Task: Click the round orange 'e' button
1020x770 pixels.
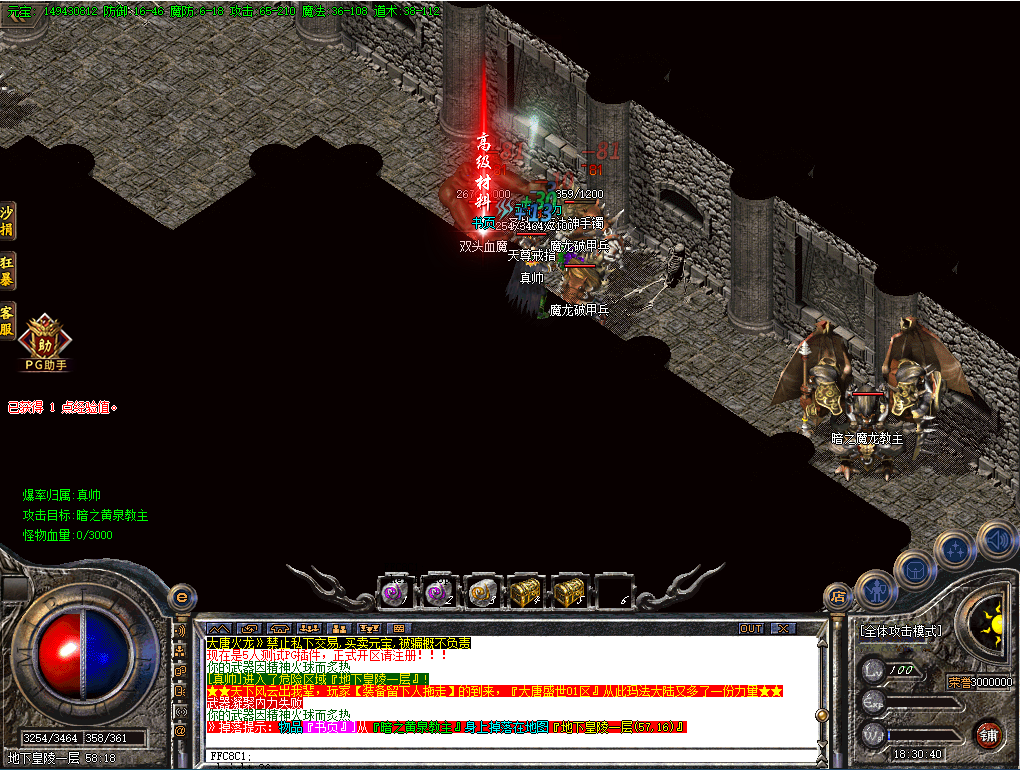Action: tap(181, 597)
